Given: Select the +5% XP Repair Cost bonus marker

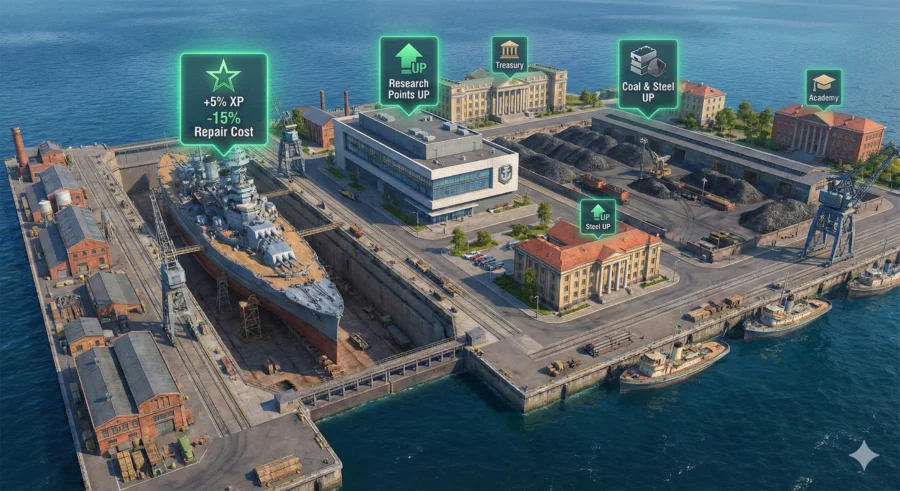Looking at the screenshot, I should pos(223,99).
